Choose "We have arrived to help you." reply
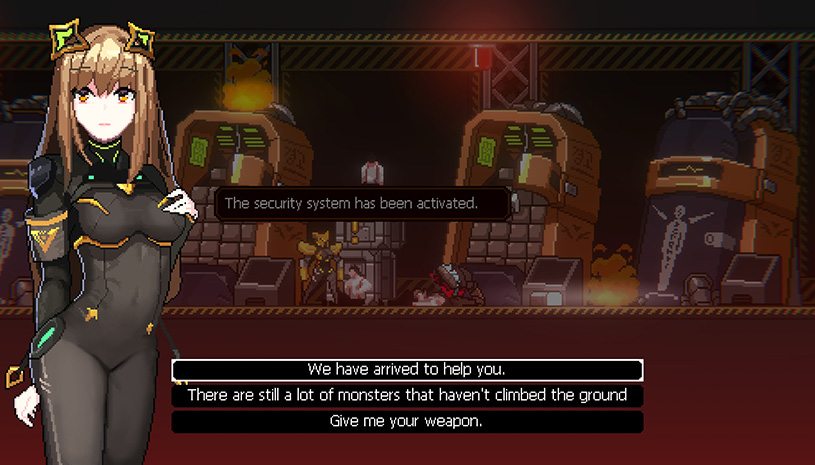815x465 pixels. coord(407,370)
